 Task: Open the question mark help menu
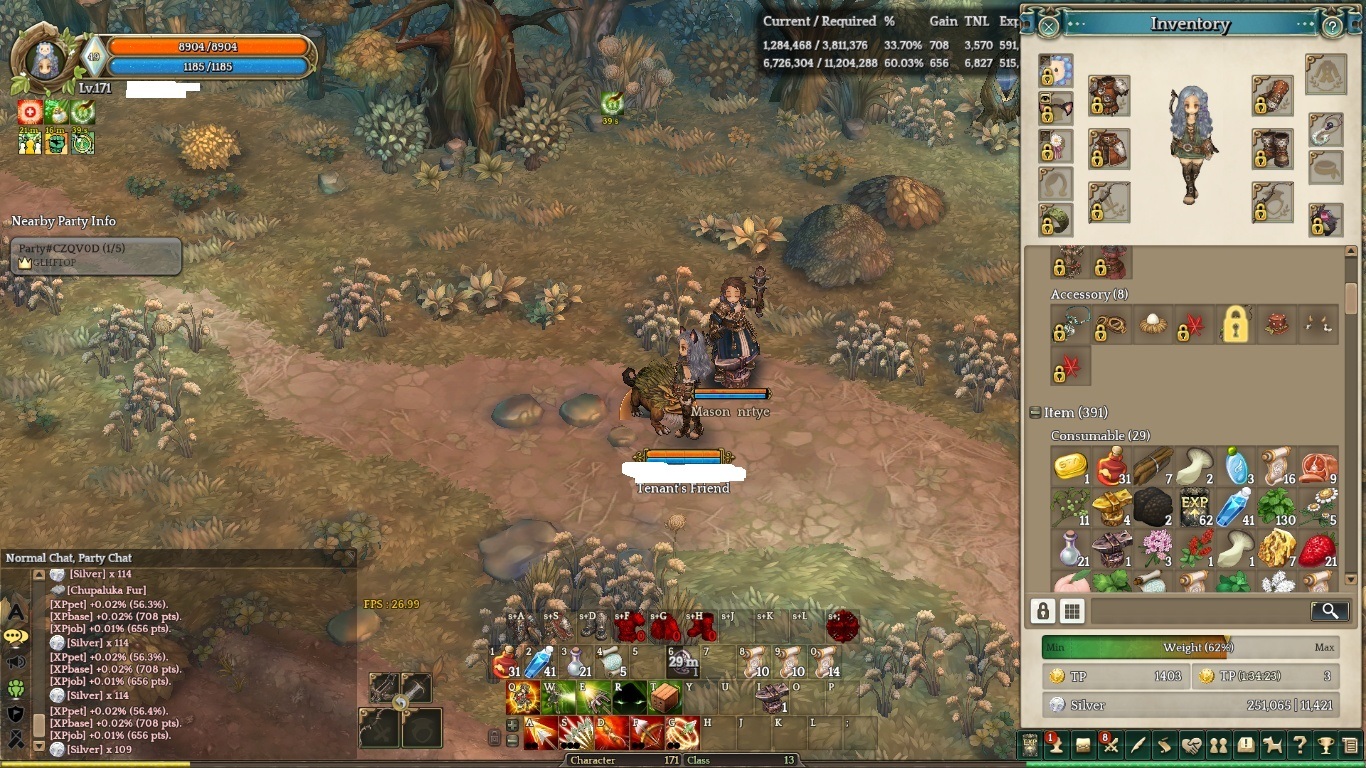[x=1298, y=745]
